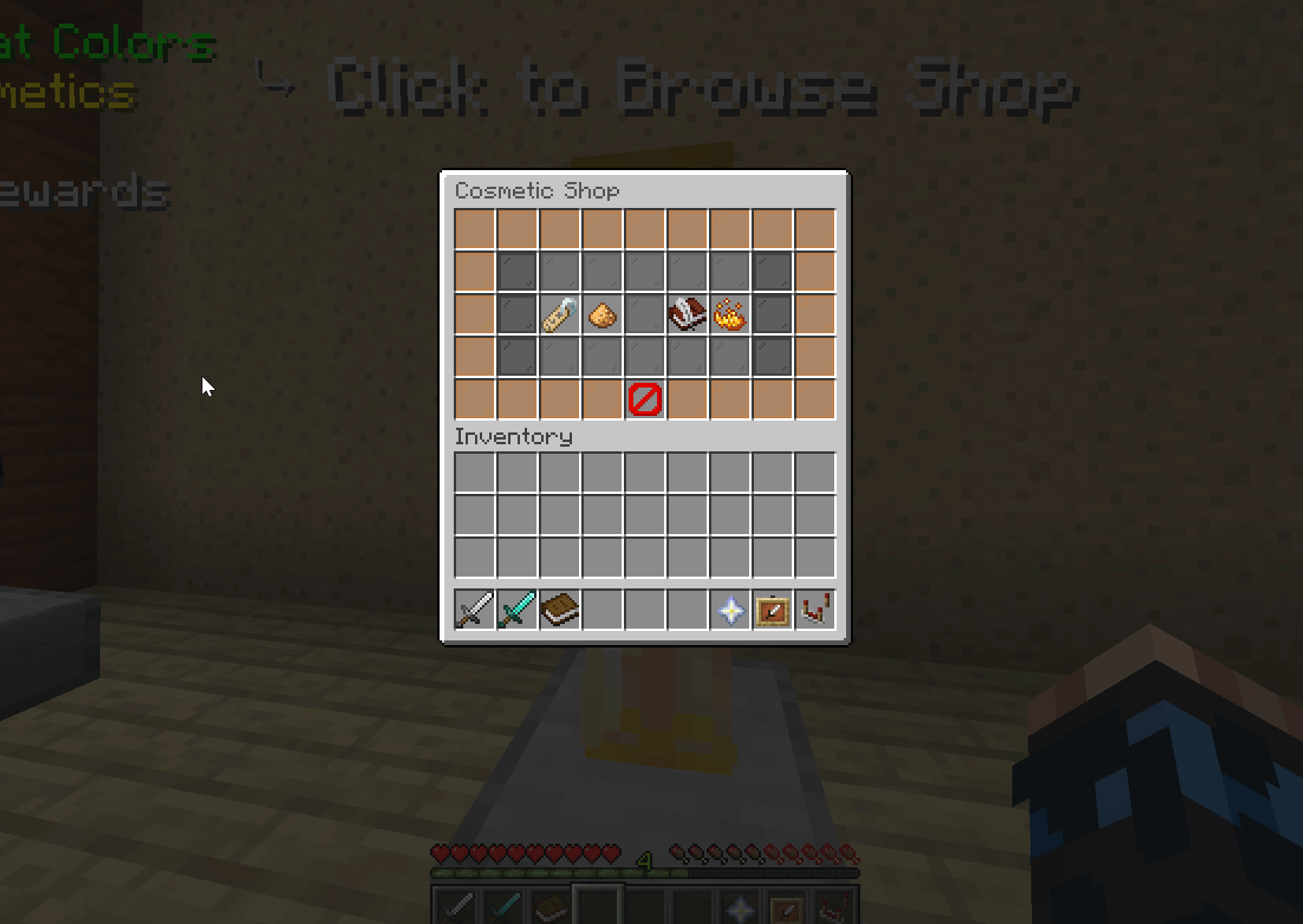
Task: Click the orange dust cosmetic item
Action: coord(603,314)
